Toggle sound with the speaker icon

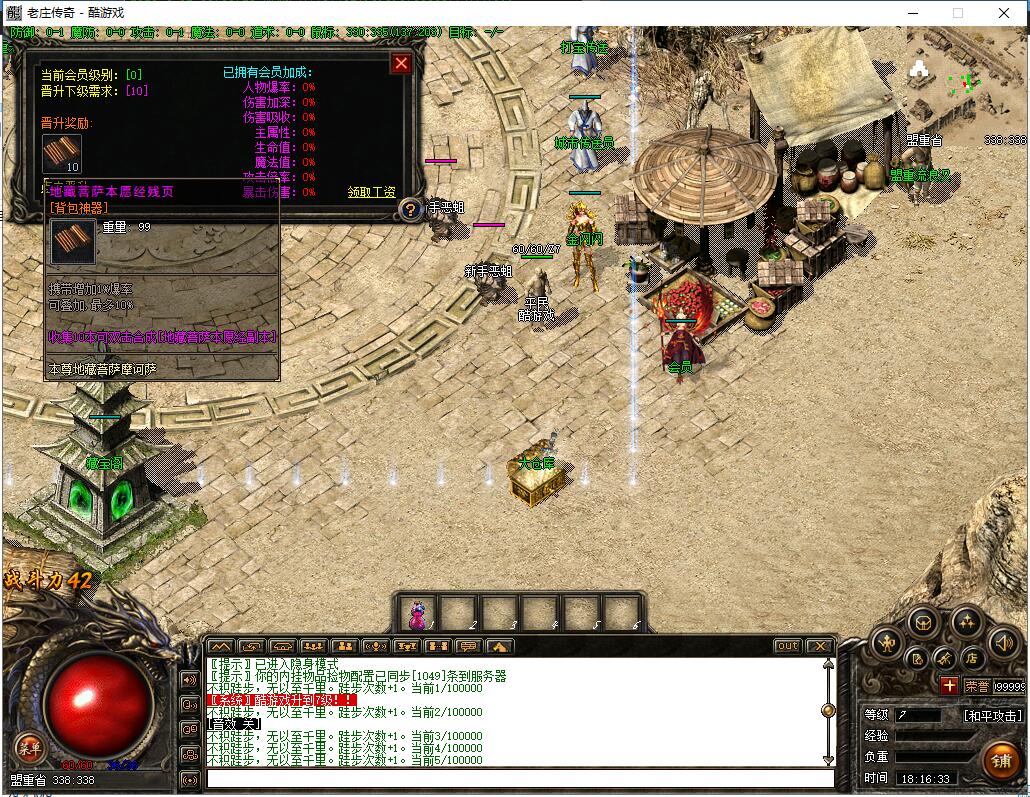tap(1002, 643)
